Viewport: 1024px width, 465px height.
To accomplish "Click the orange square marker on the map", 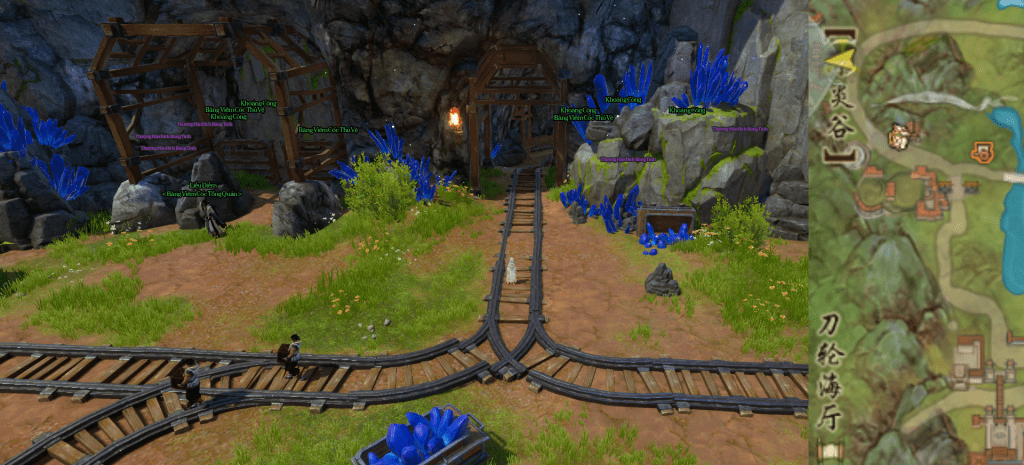I will tap(981, 151).
